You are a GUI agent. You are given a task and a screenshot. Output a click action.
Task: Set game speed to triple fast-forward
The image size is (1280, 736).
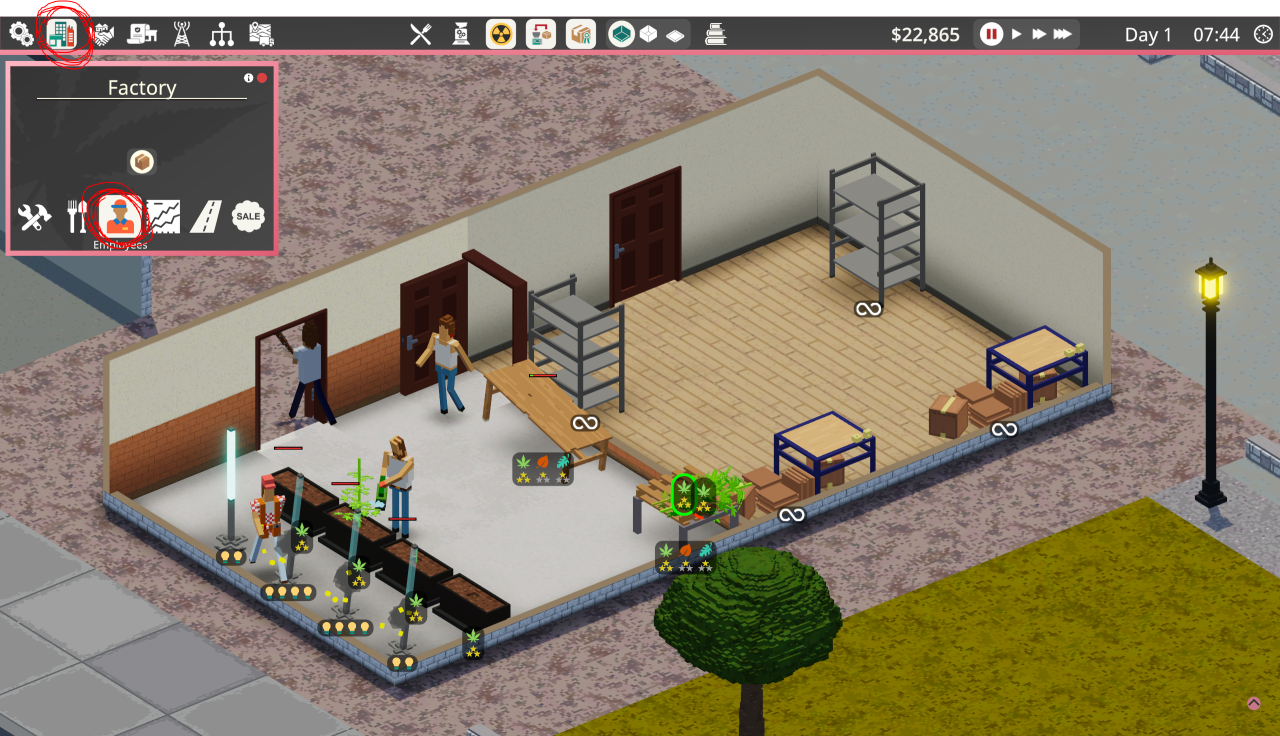coord(1063,35)
